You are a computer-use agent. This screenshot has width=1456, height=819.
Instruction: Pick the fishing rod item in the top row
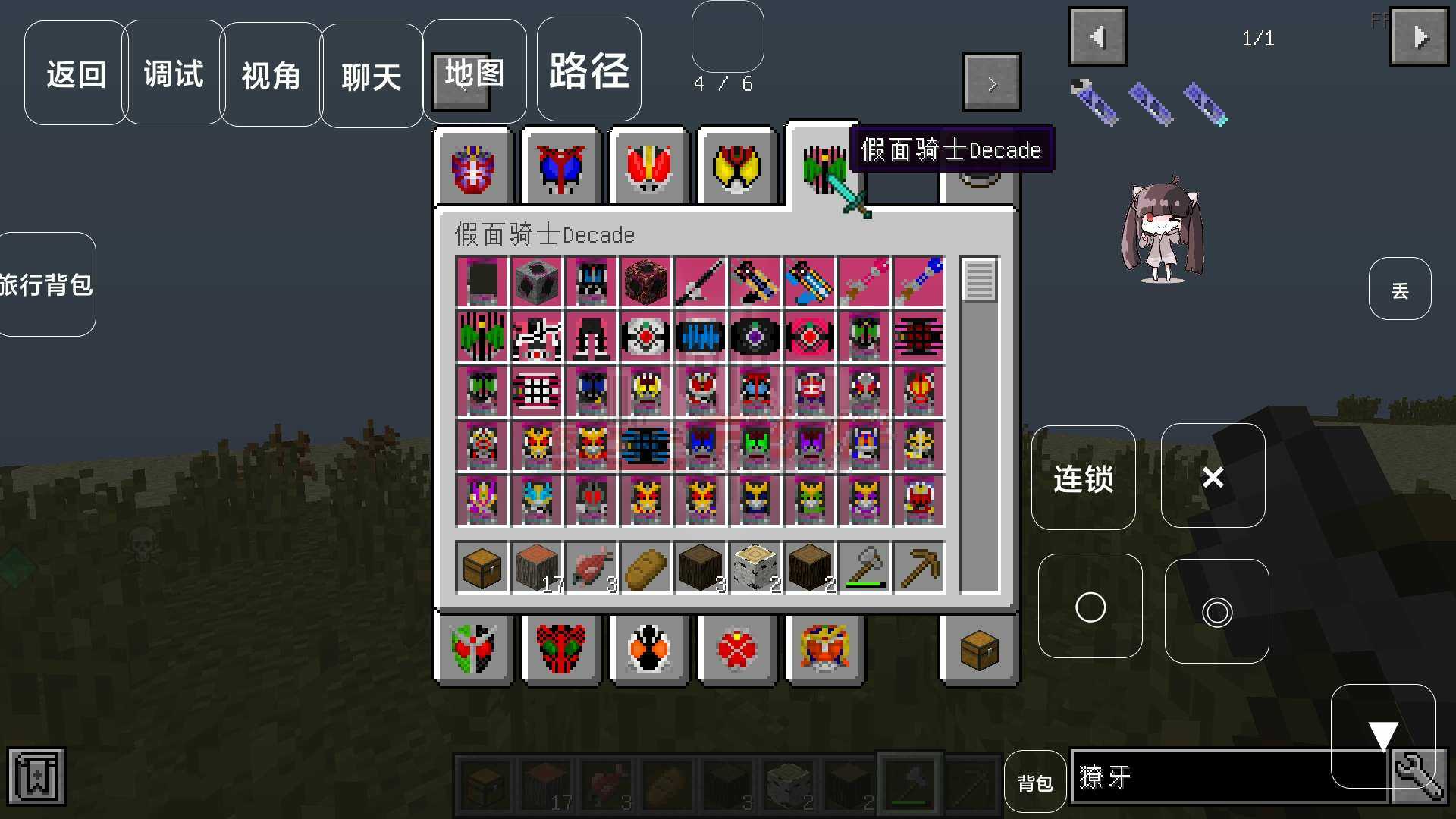(x=700, y=282)
